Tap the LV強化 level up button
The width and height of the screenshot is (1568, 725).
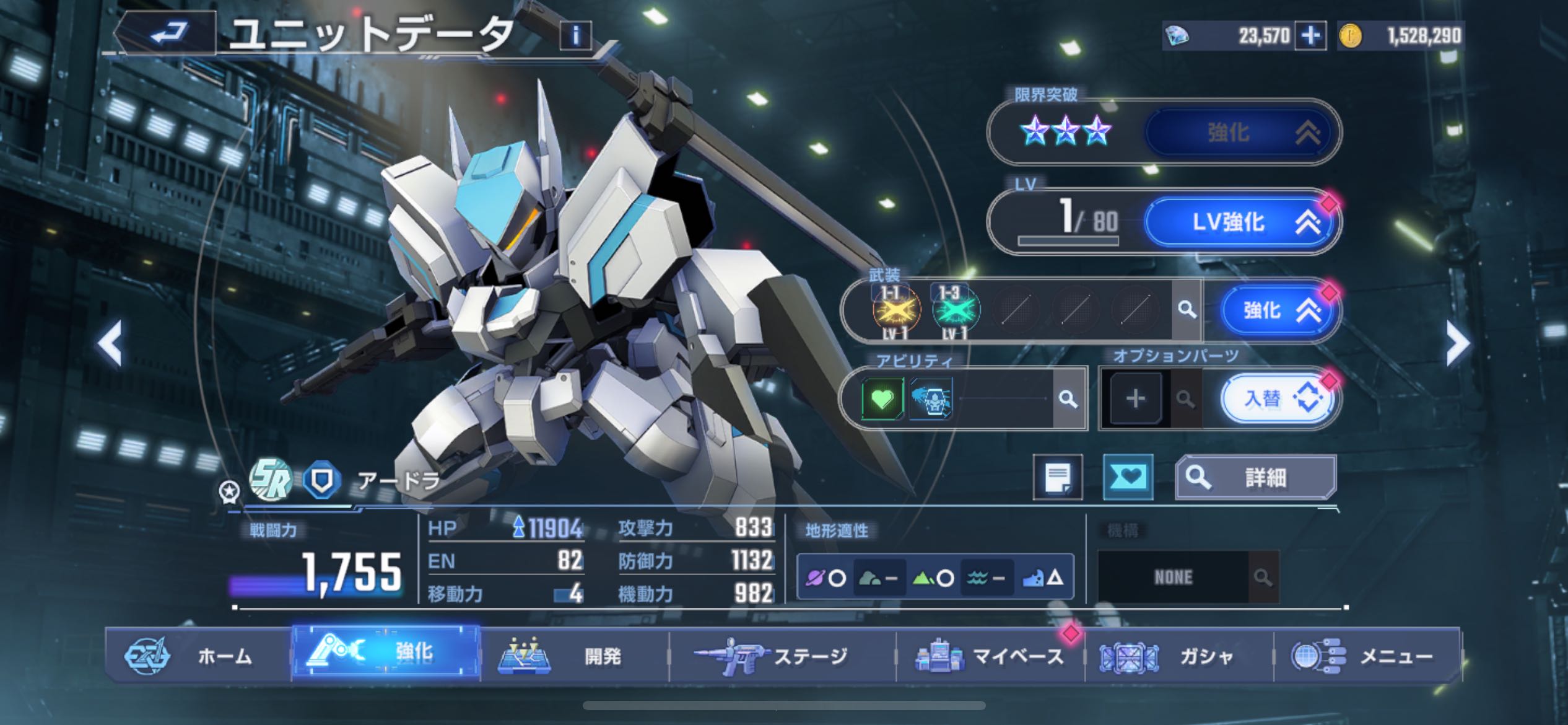[1242, 222]
